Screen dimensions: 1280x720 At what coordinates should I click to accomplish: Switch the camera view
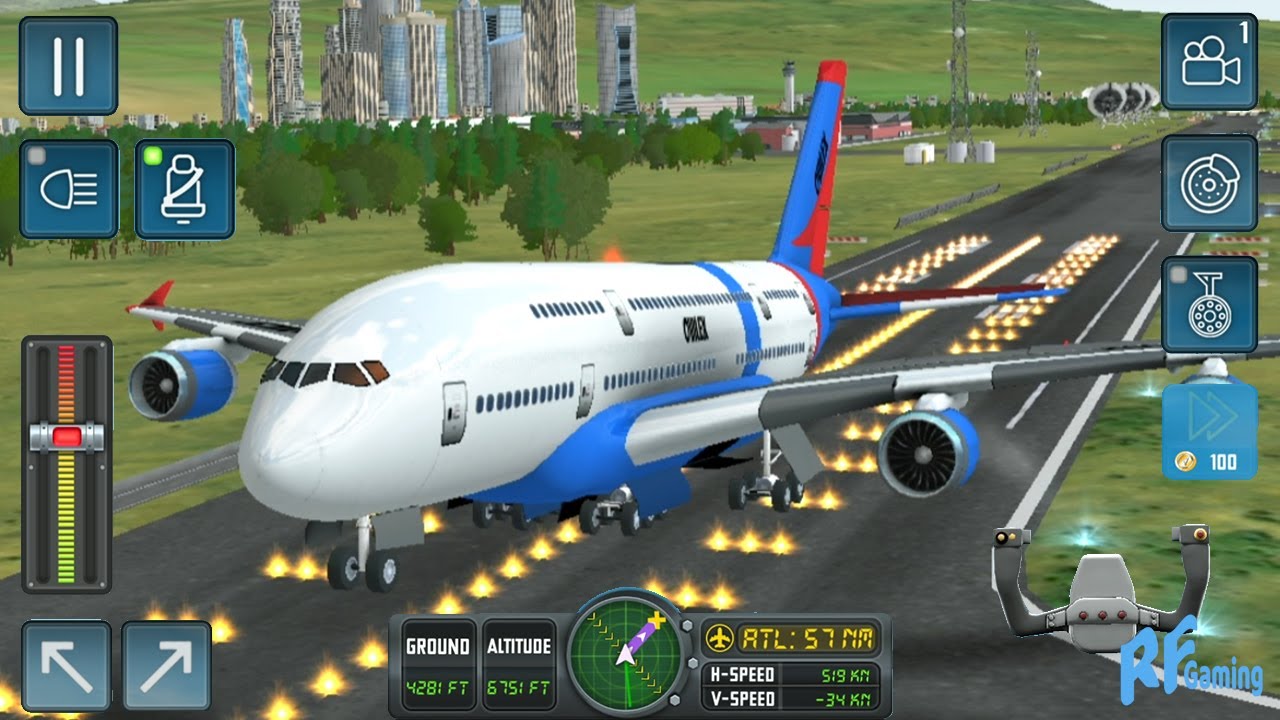(x=1209, y=62)
